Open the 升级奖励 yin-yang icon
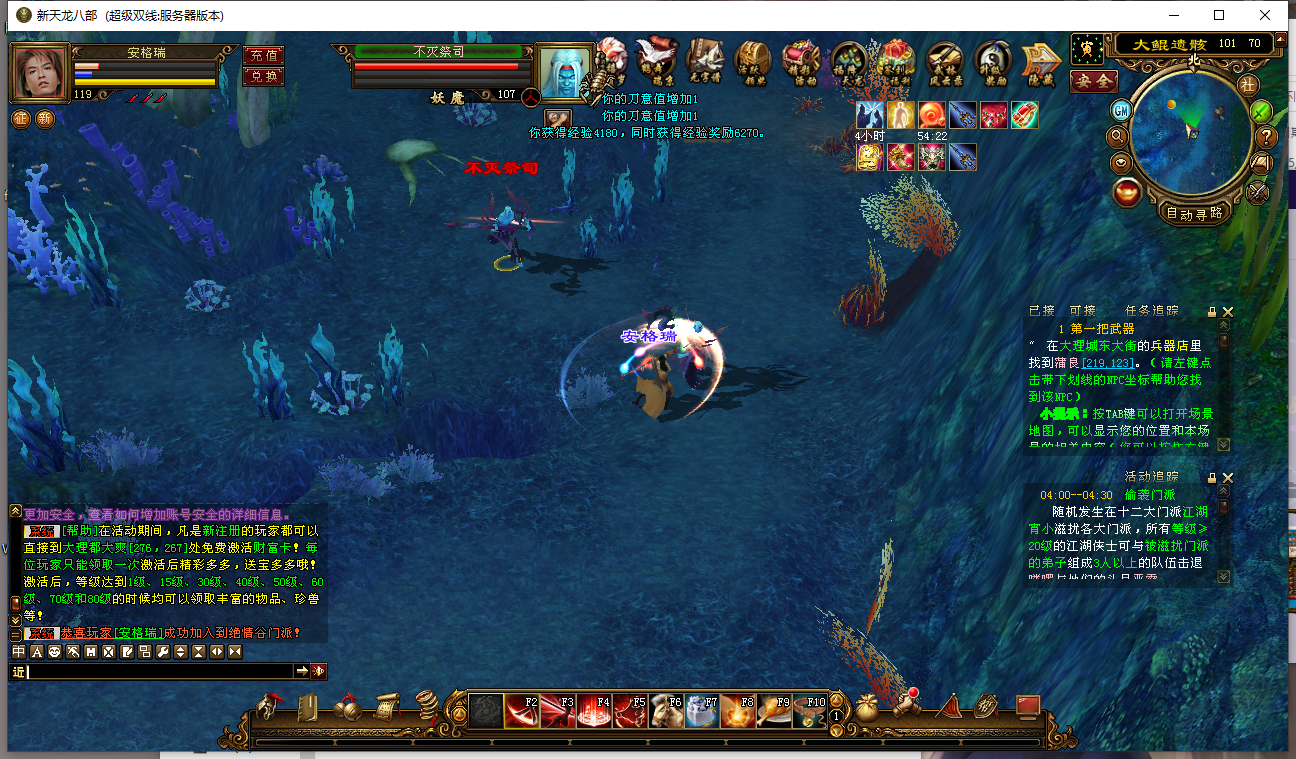The image size is (1296, 759). (992, 62)
